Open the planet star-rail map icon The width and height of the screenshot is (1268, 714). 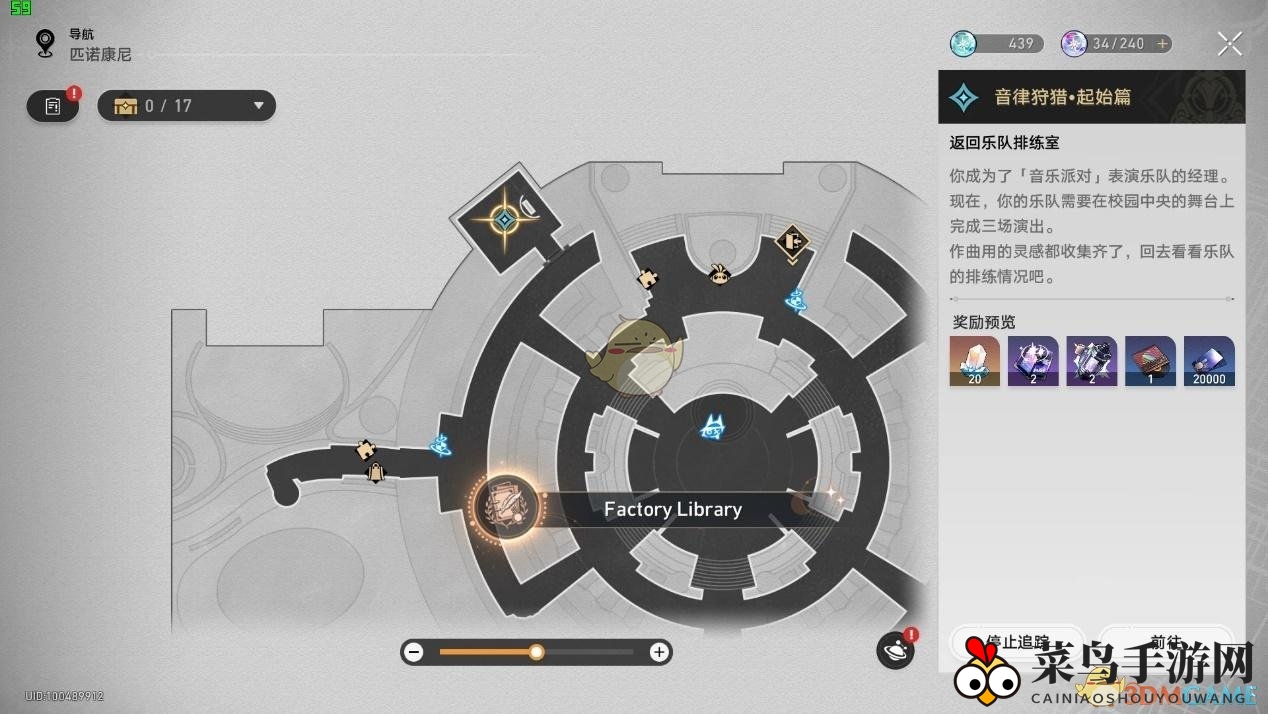coord(895,650)
